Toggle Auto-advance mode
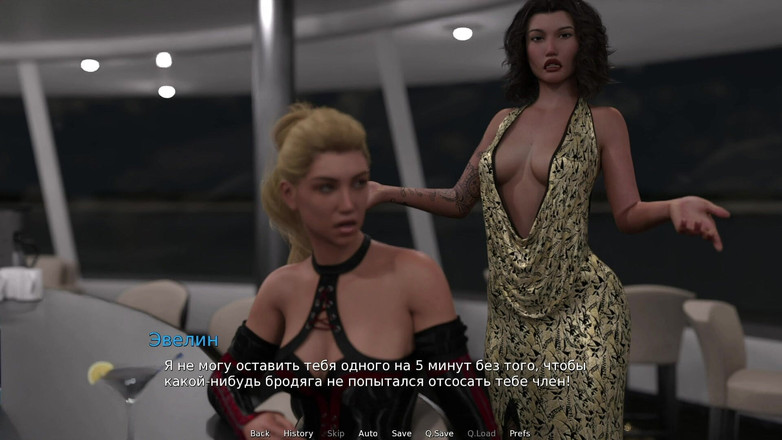 click(368, 433)
